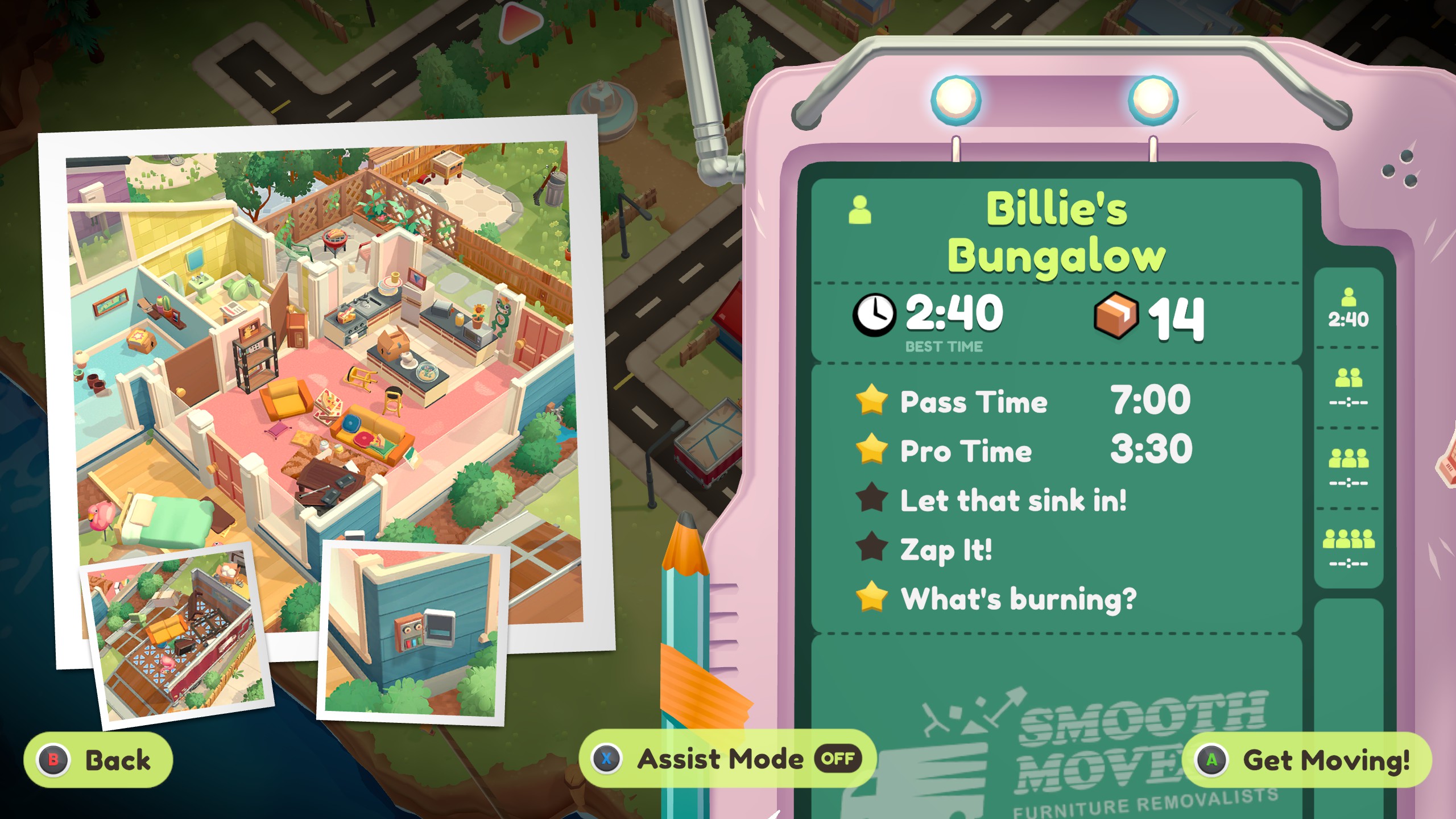Go back with the Back button
This screenshot has width=1456, height=819.
click(x=98, y=760)
